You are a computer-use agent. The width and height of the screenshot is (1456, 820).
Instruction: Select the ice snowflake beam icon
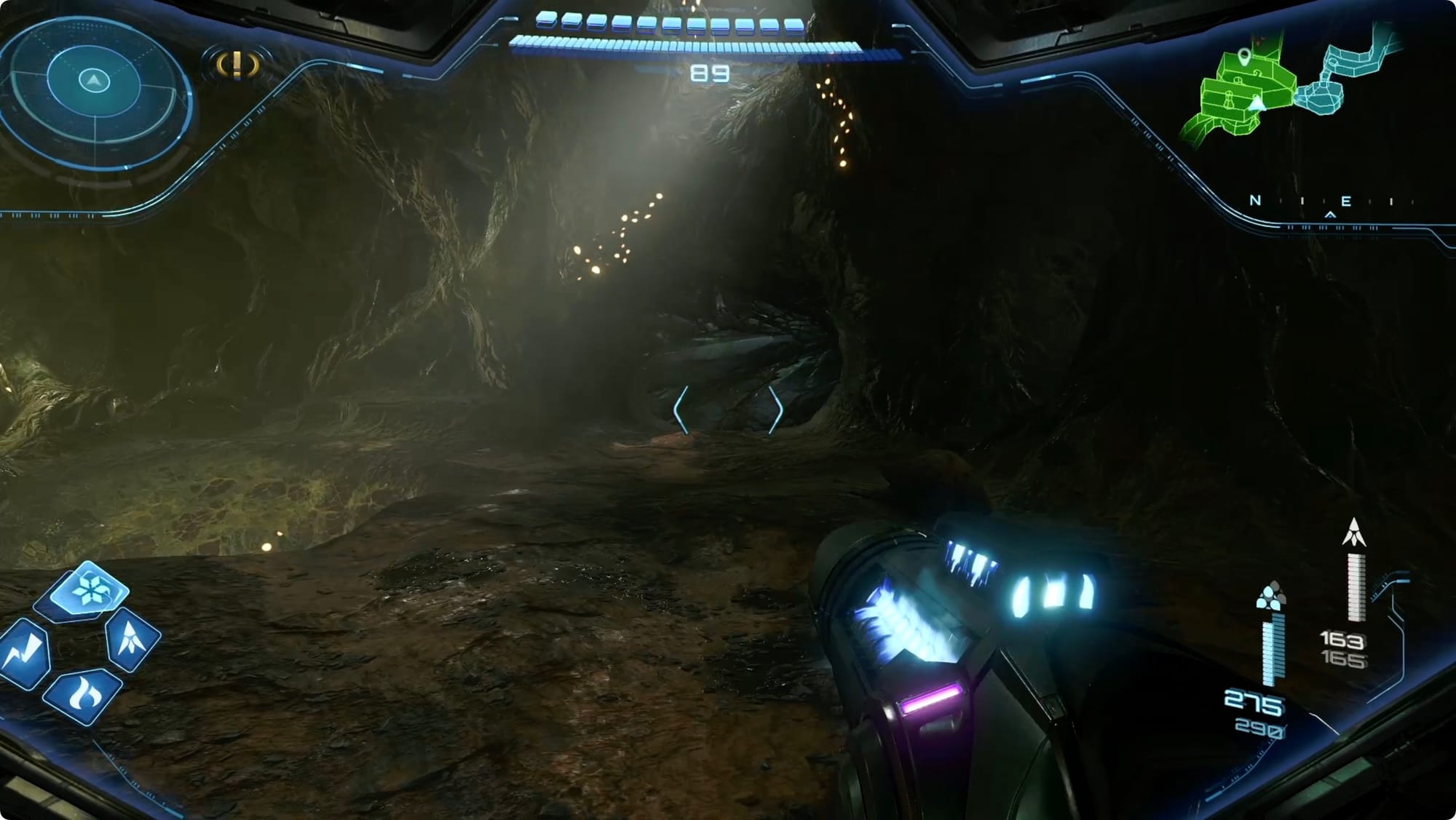pyautogui.click(x=90, y=589)
